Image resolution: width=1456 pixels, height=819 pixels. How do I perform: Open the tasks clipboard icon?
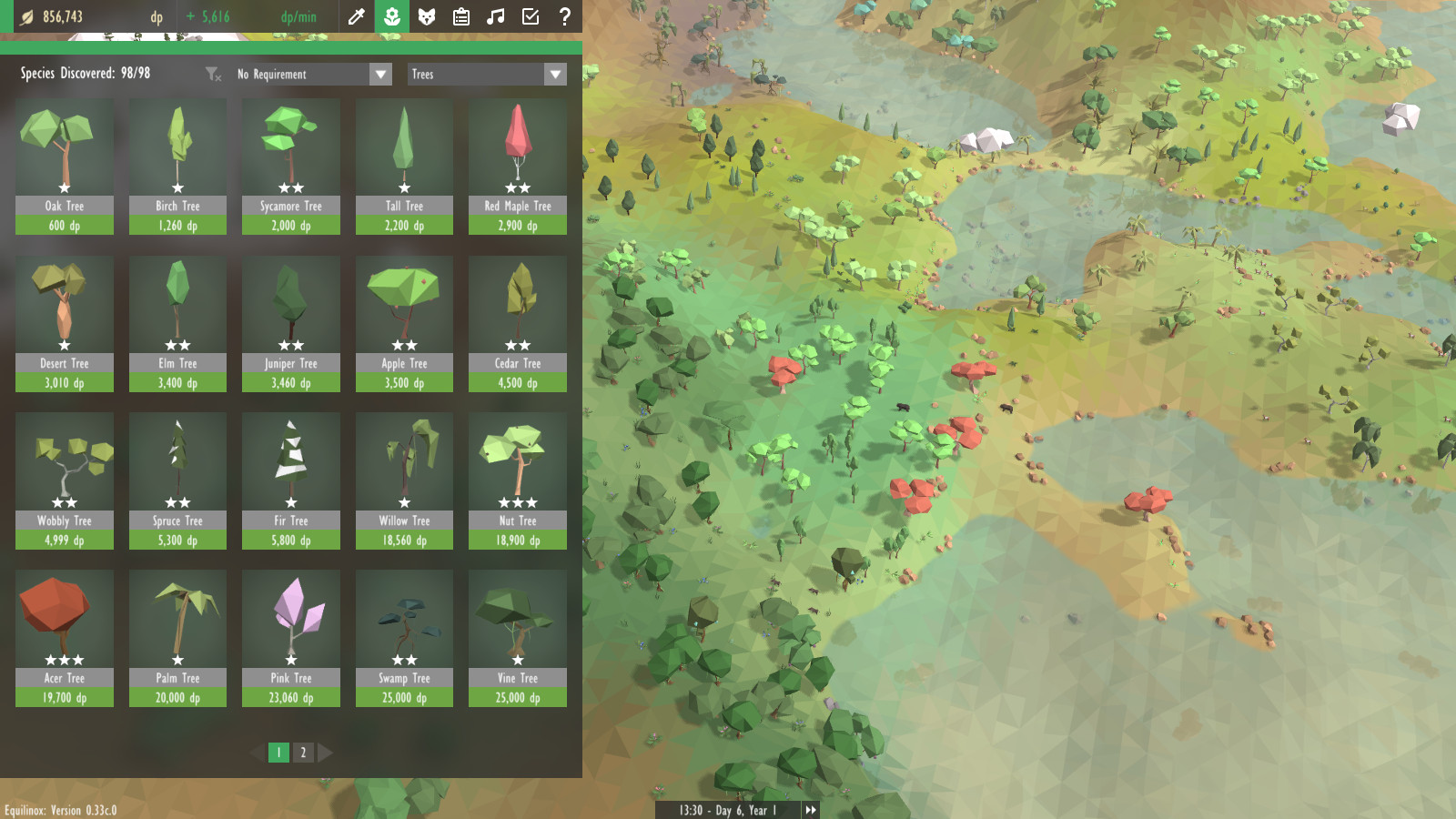461,16
